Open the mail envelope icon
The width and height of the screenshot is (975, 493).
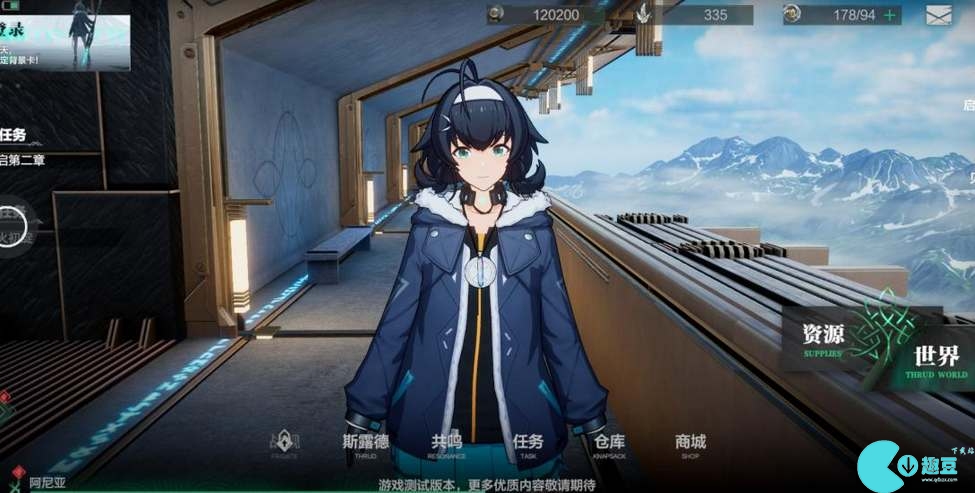click(938, 15)
